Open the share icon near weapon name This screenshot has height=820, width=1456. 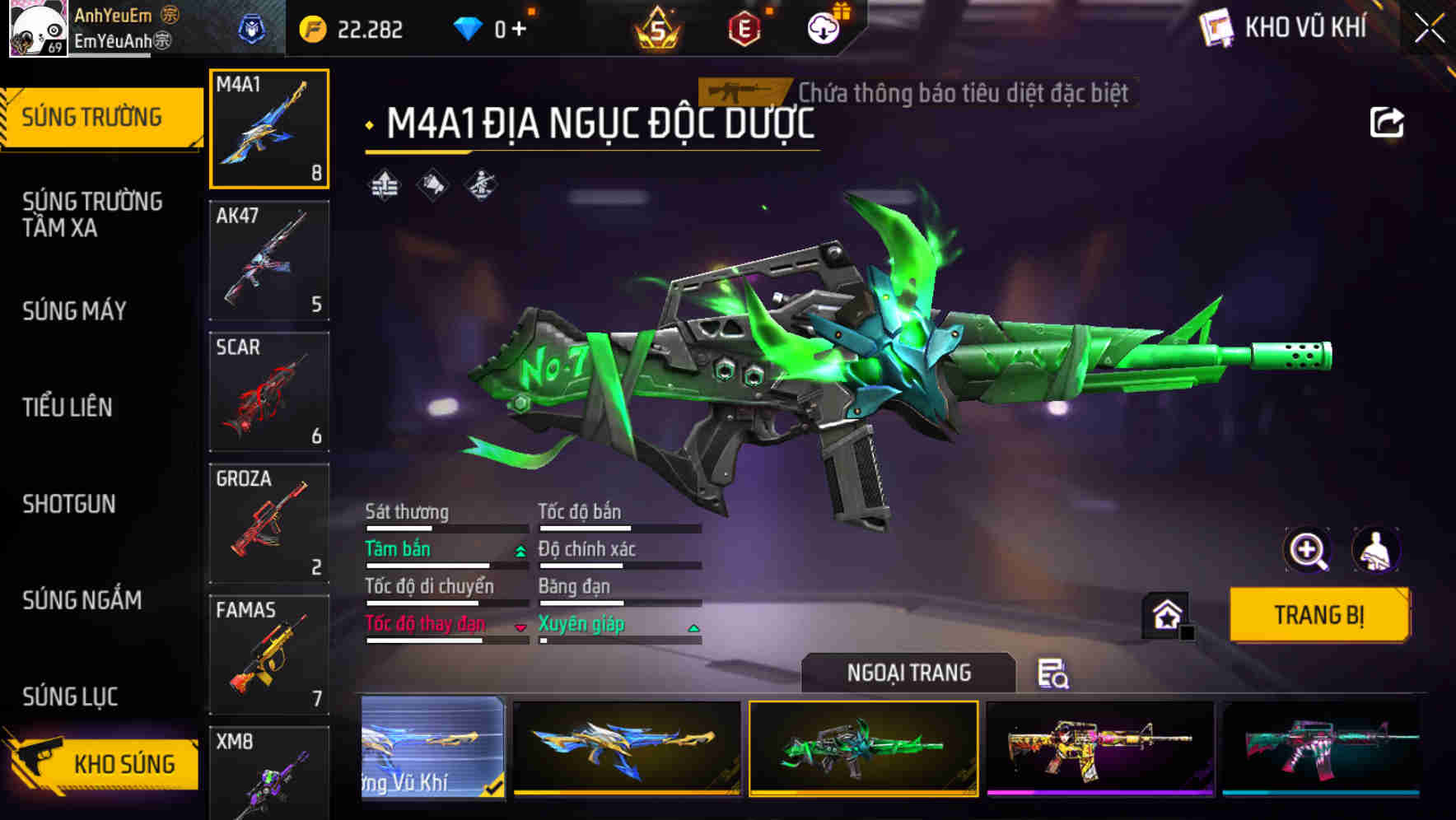click(x=1386, y=120)
